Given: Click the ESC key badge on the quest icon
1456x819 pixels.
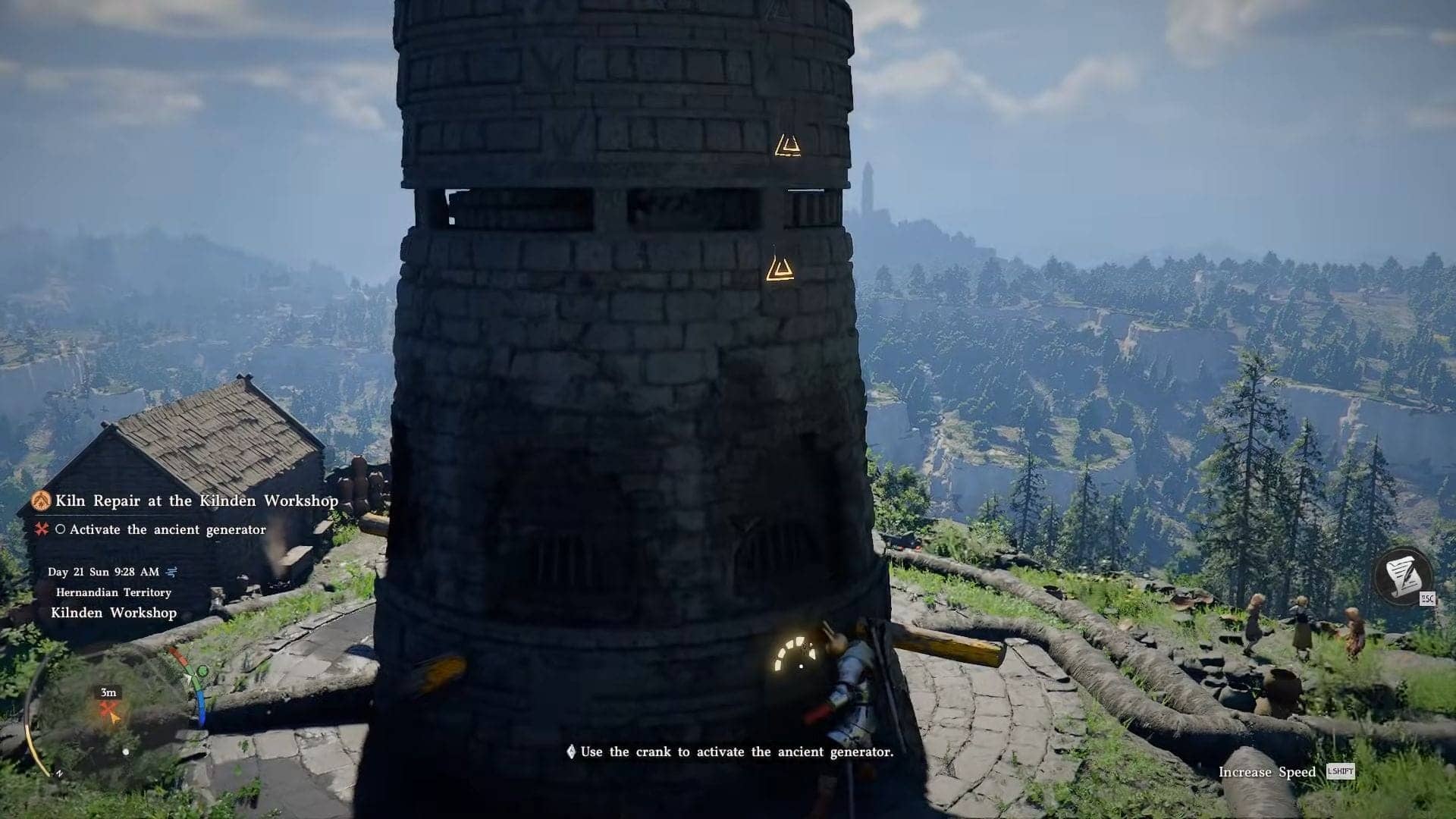Looking at the screenshot, I should (1426, 600).
